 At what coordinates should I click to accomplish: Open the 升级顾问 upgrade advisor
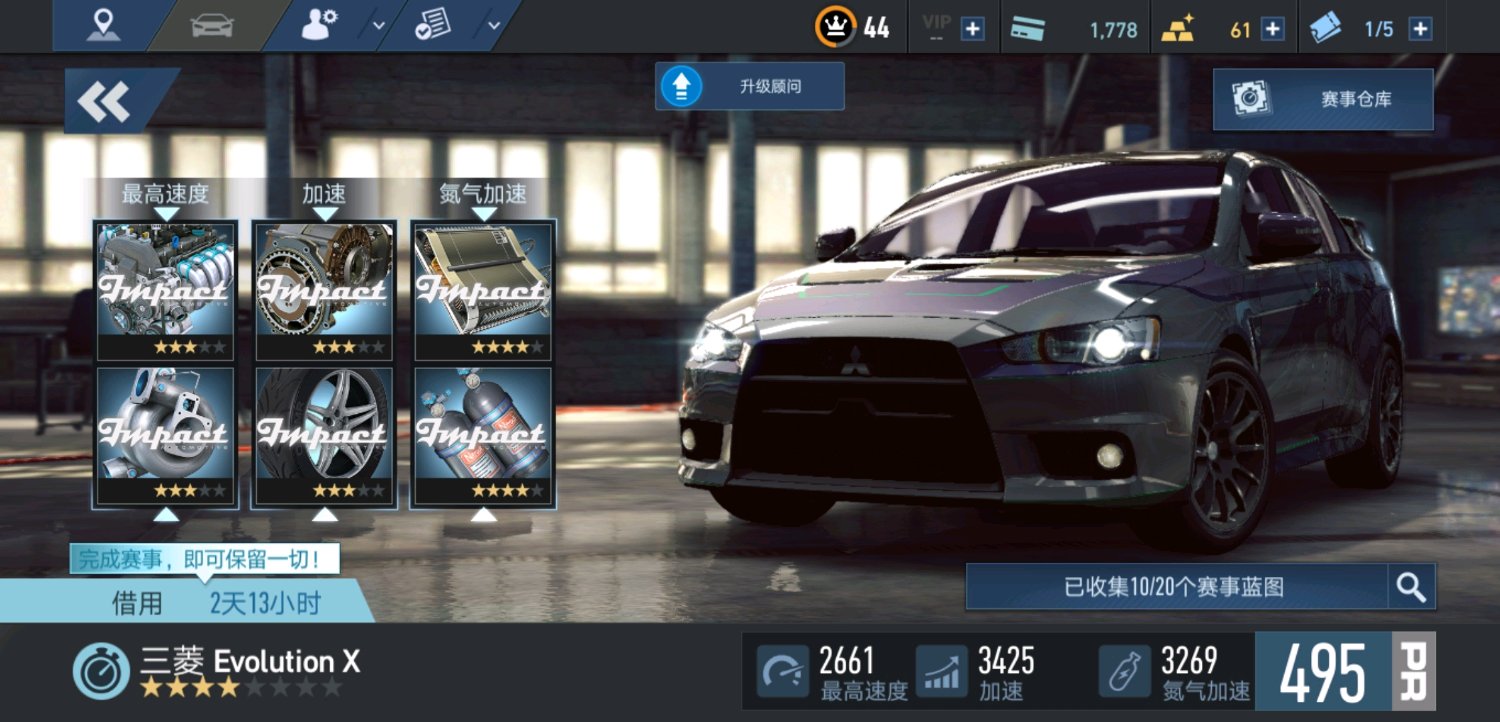[749, 87]
